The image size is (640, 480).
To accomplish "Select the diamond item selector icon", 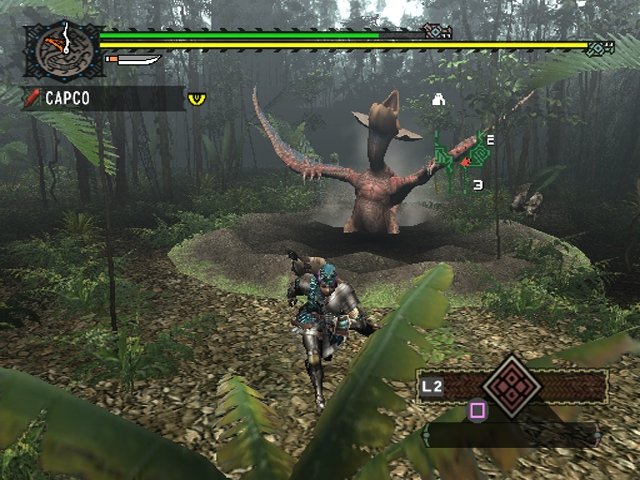I will point(511,385).
